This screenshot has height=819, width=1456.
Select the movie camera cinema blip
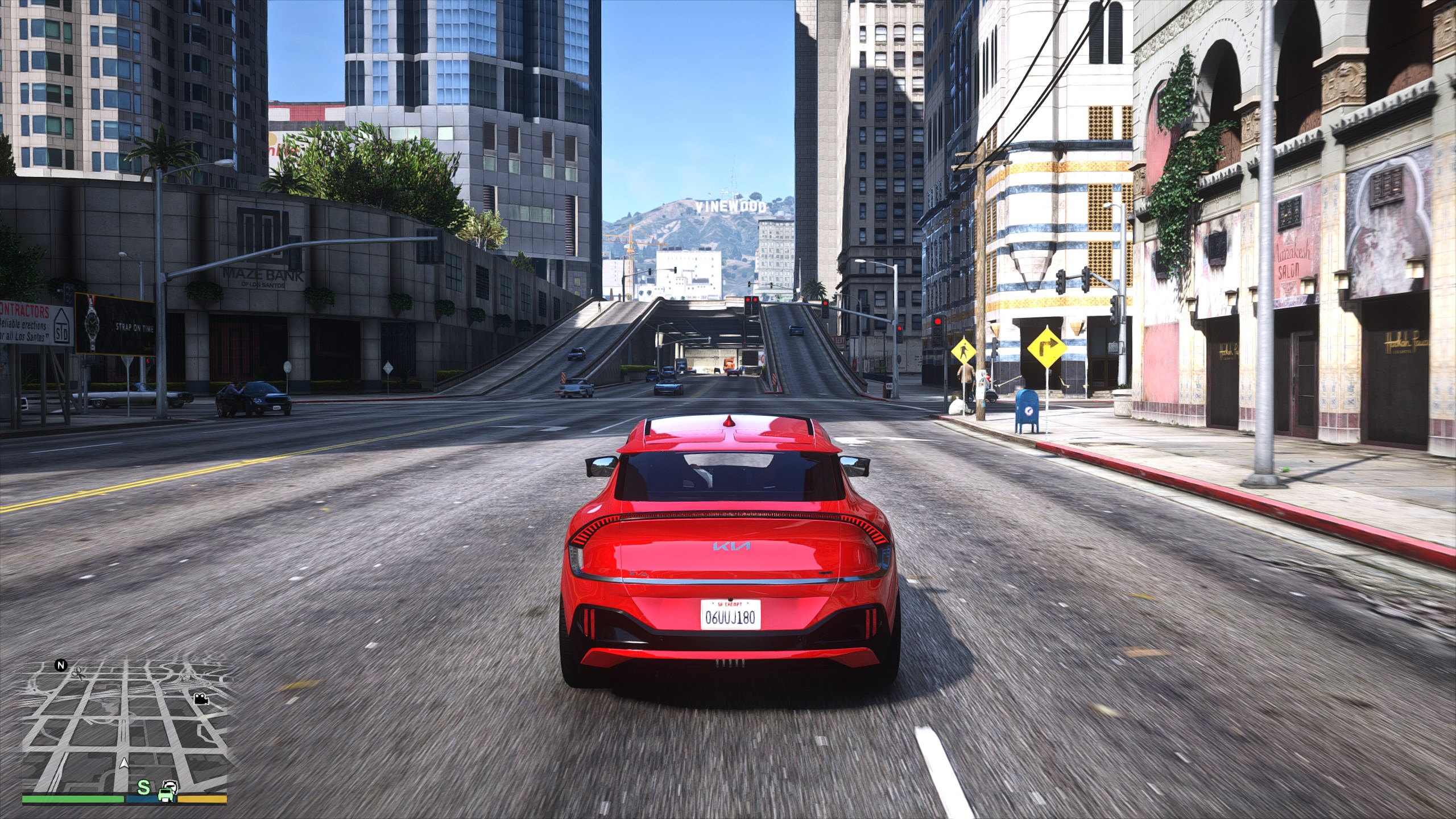[x=200, y=698]
